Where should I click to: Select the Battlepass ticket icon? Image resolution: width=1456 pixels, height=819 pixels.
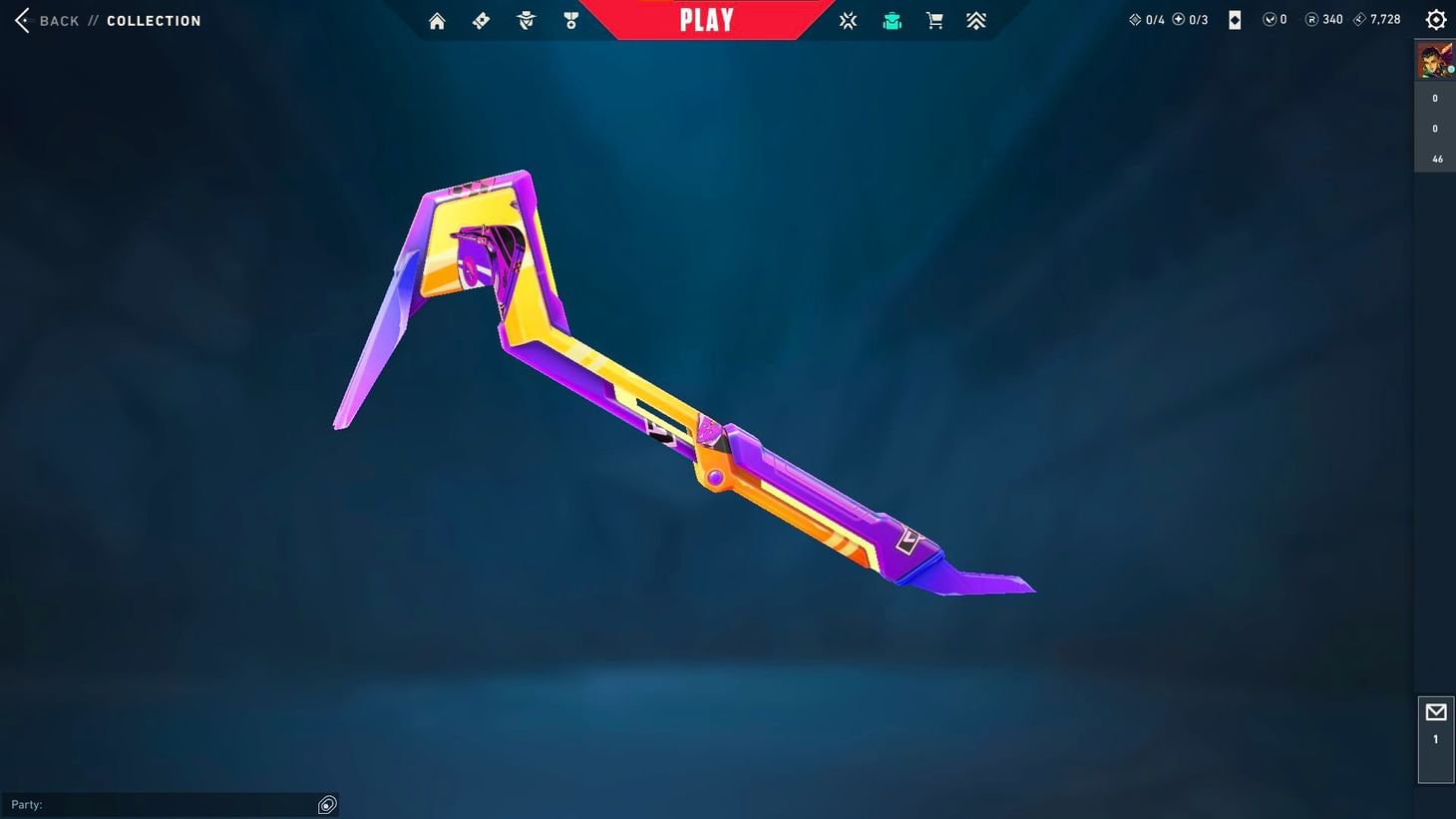pos(481,20)
